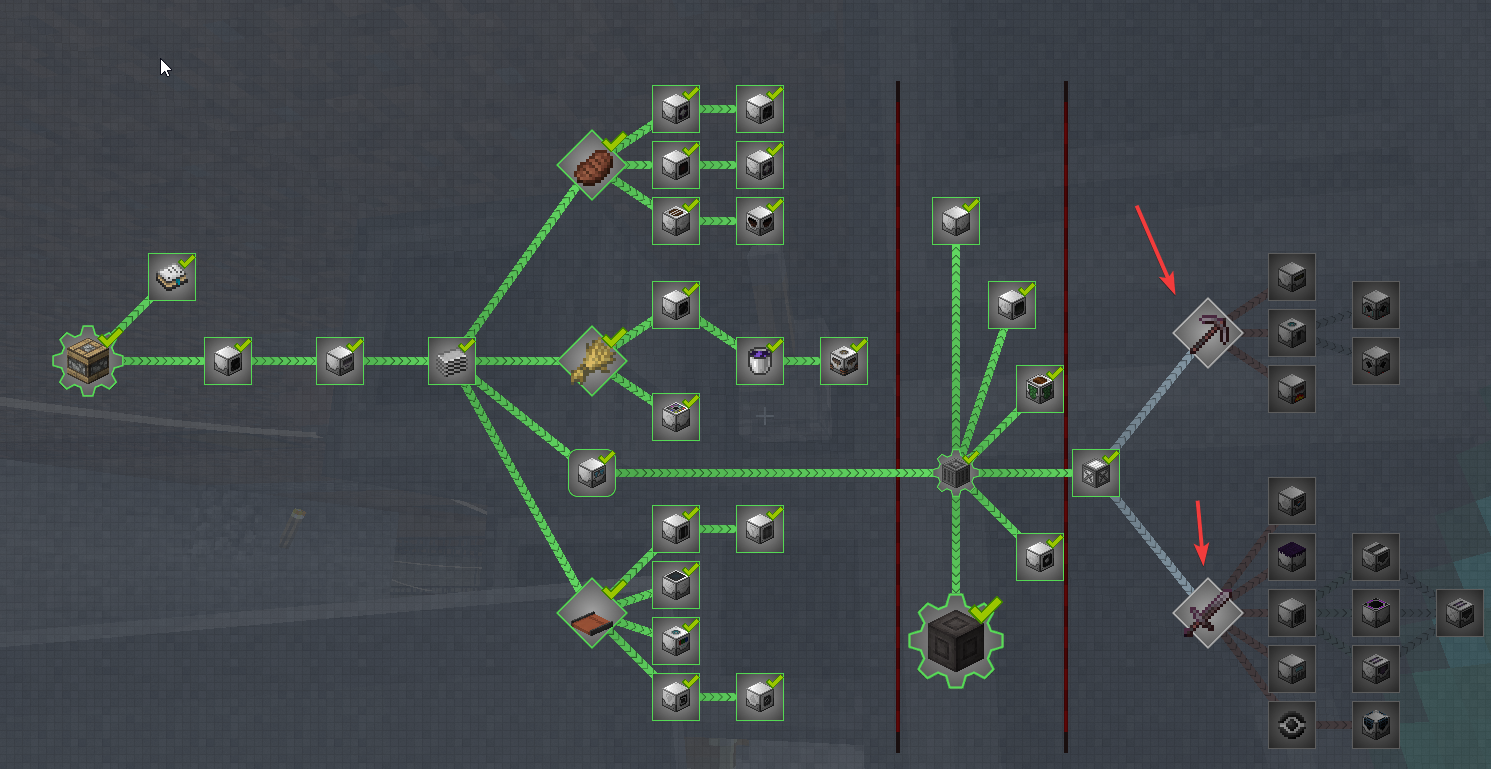The image size is (1491, 769).
Task: Open the sword quest node
Action: 1207,614
